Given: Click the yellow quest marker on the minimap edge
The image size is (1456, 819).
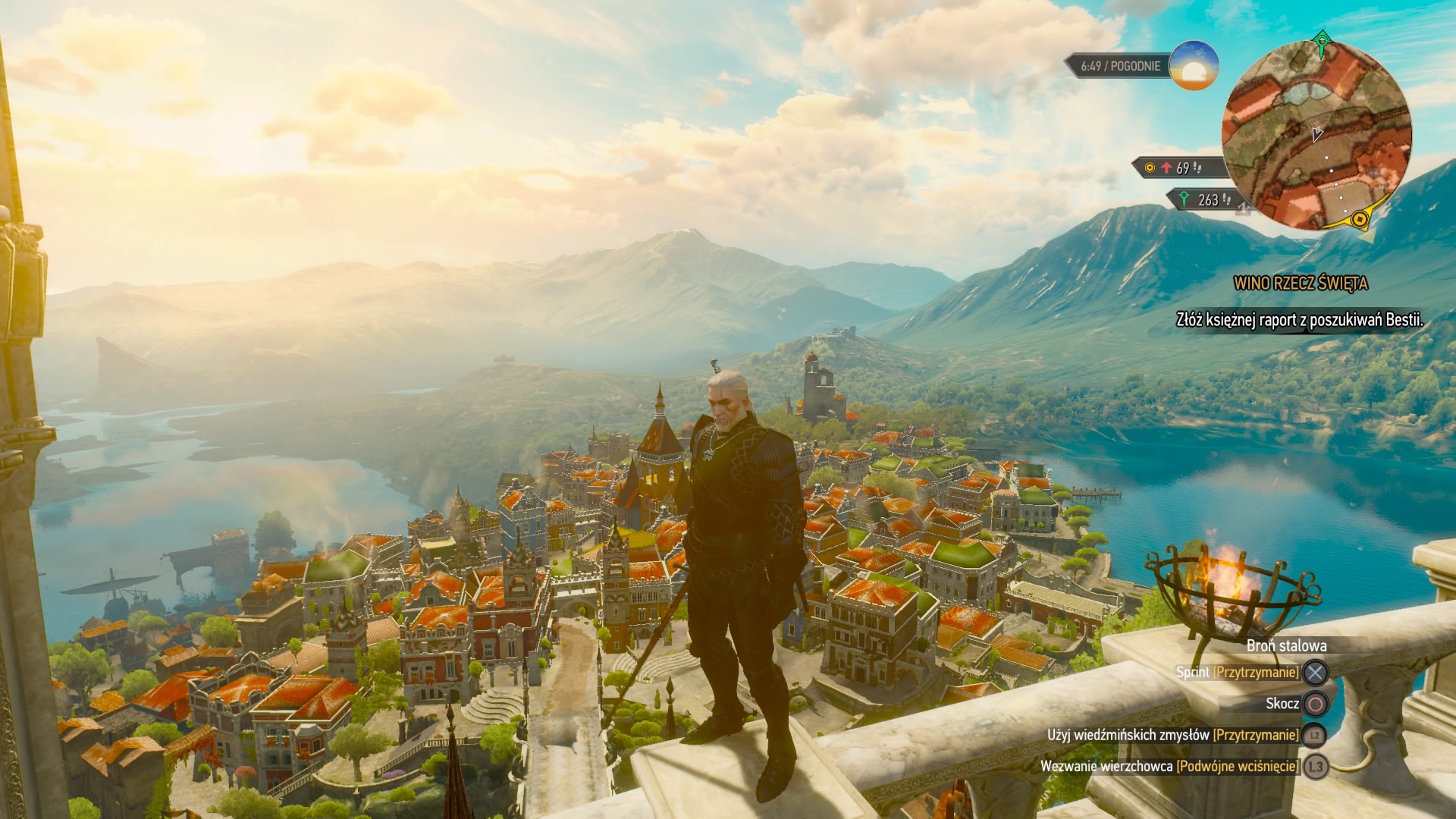Looking at the screenshot, I should (x=1360, y=220).
